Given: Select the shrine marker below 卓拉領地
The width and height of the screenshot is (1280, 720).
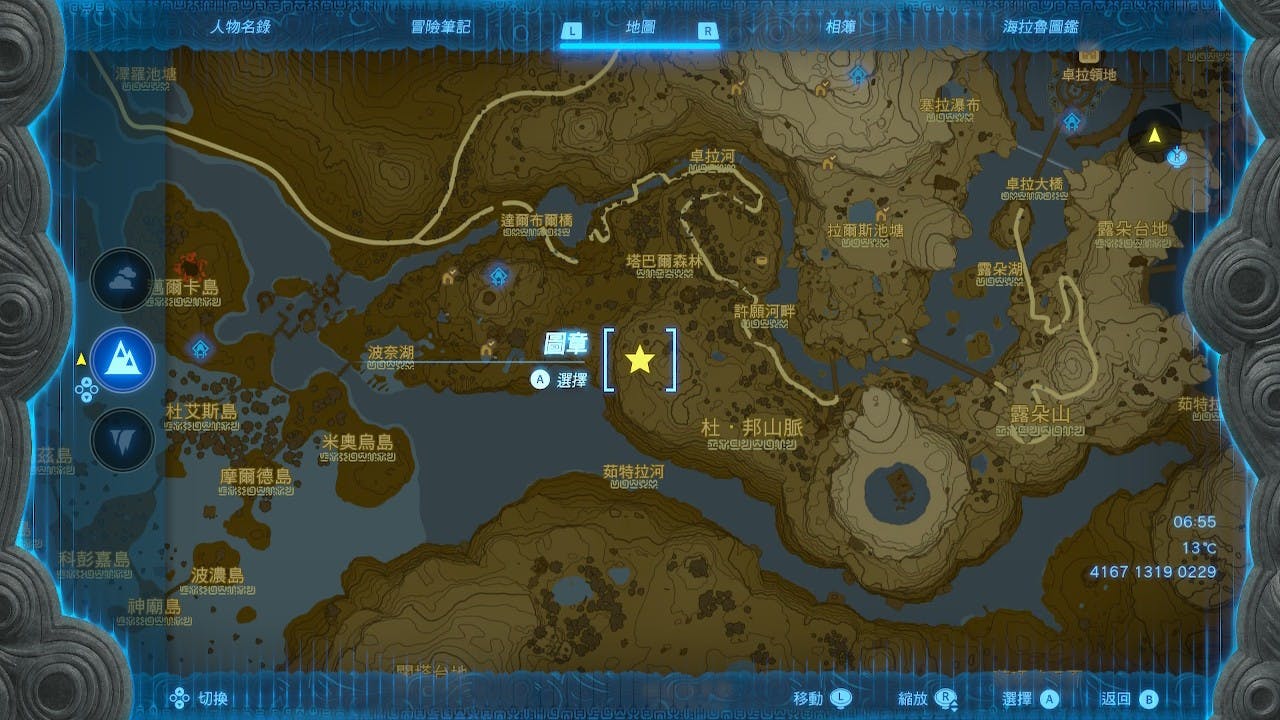Looking at the screenshot, I should (1072, 122).
